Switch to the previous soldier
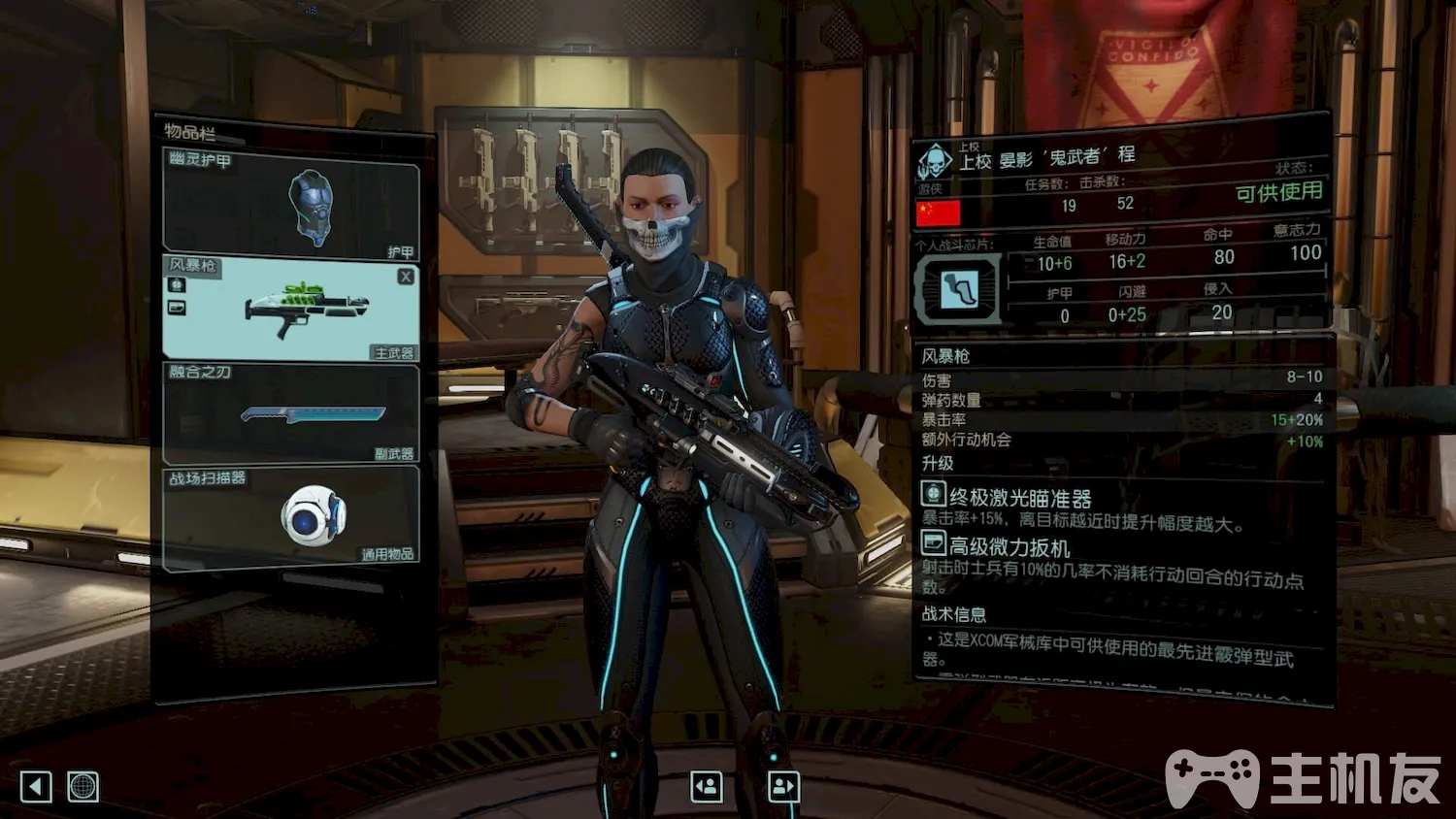Screen dimensions: 1456x819 click(706, 786)
